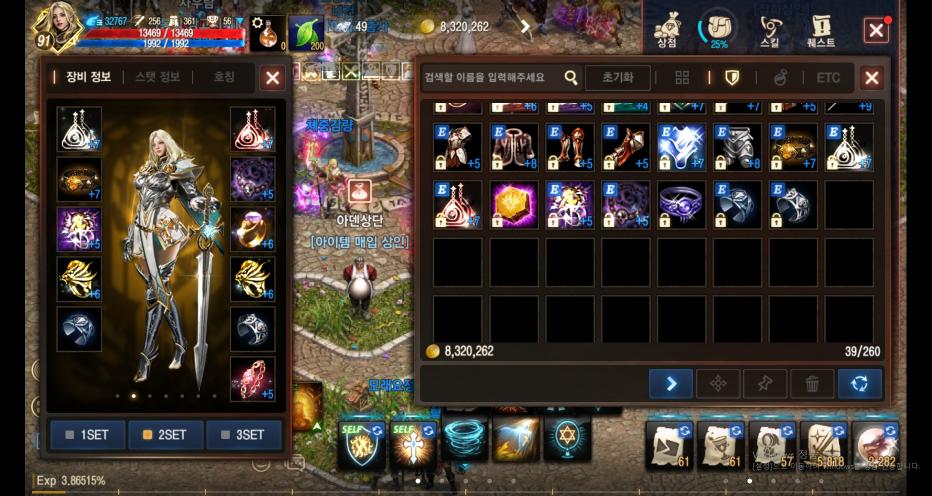Click the bag icon showing 25%

[x=718, y=30]
